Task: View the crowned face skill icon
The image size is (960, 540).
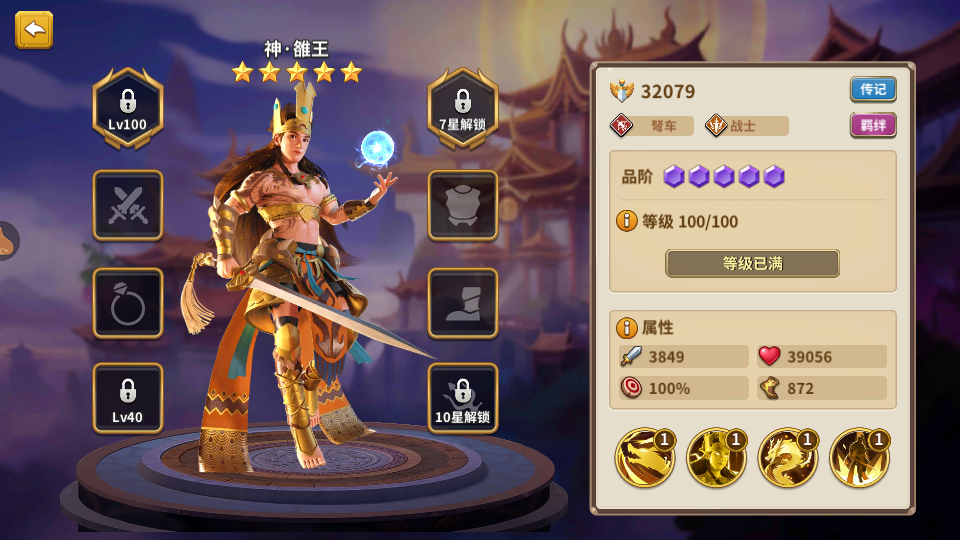Action: click(x=716, y=457)
